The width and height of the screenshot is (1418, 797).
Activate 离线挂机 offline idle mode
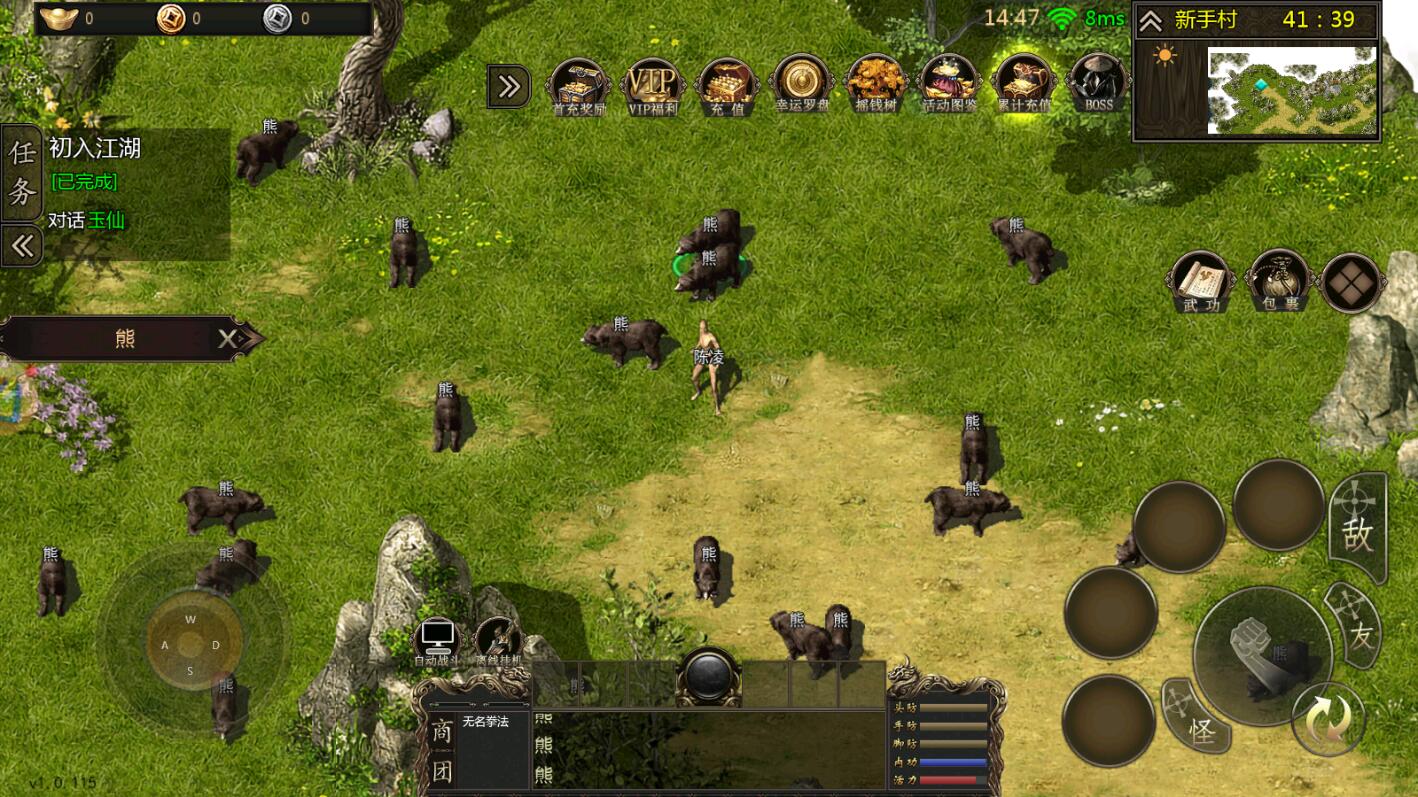tap(499, 640)
